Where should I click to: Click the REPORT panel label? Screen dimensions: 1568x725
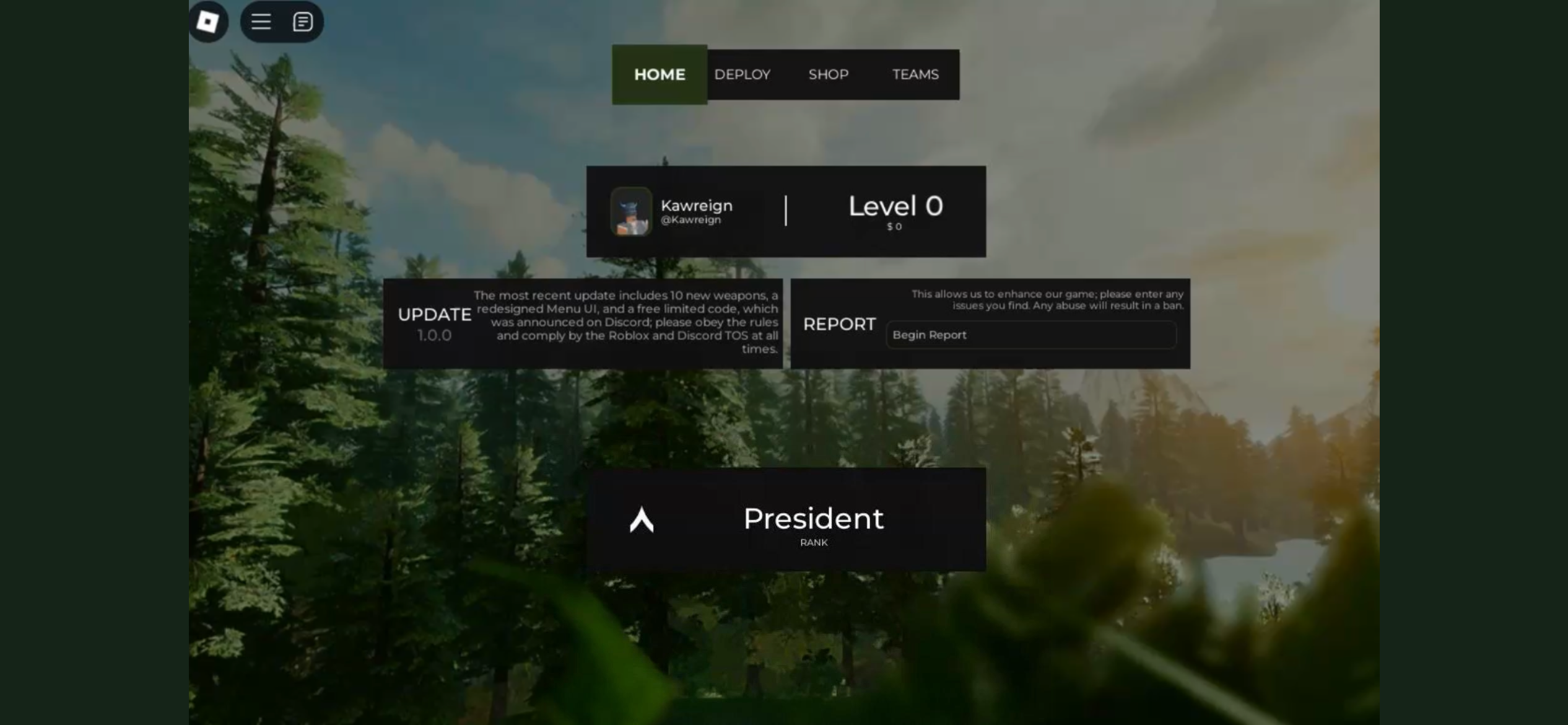click(x=839, y=324)
